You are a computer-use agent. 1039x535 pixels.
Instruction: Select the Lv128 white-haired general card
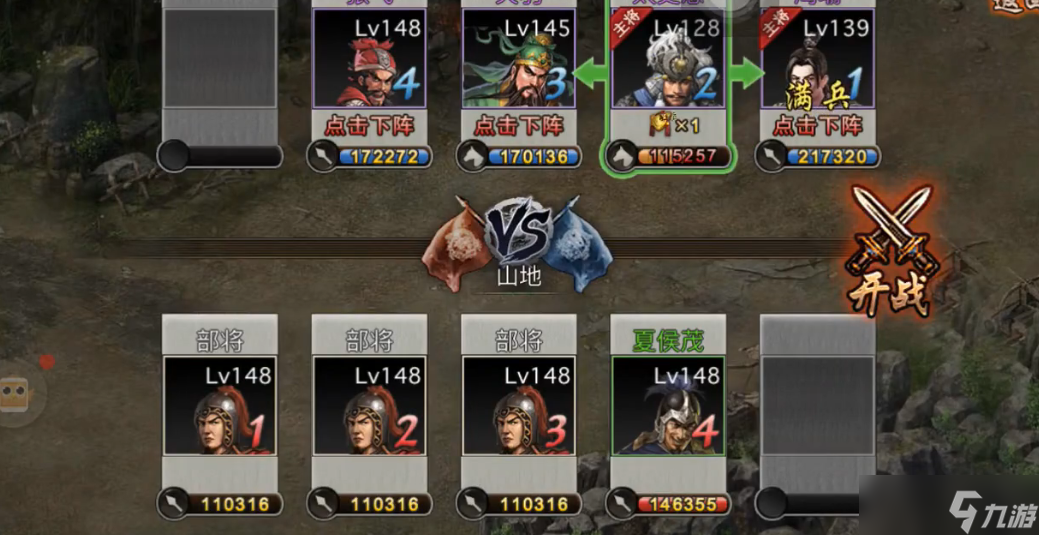click(x=668, y=60)
